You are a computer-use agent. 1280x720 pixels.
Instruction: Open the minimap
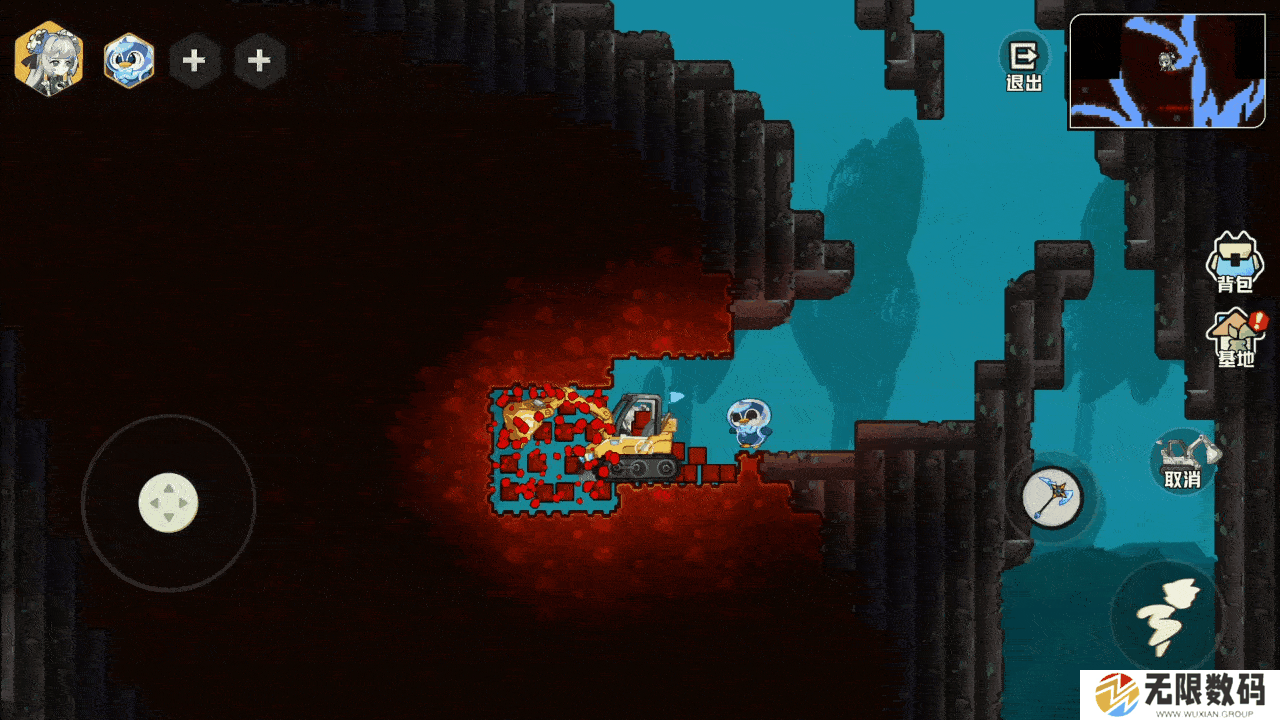click(1167, 71)
